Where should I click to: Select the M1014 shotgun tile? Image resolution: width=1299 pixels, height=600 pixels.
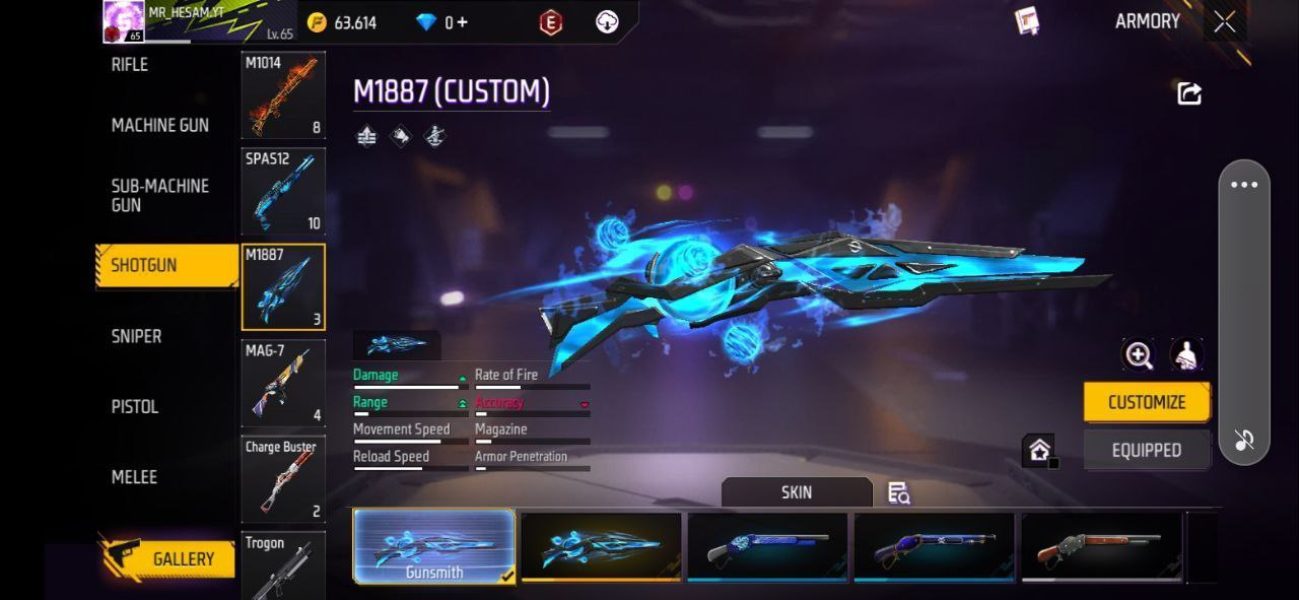[283, 96]
